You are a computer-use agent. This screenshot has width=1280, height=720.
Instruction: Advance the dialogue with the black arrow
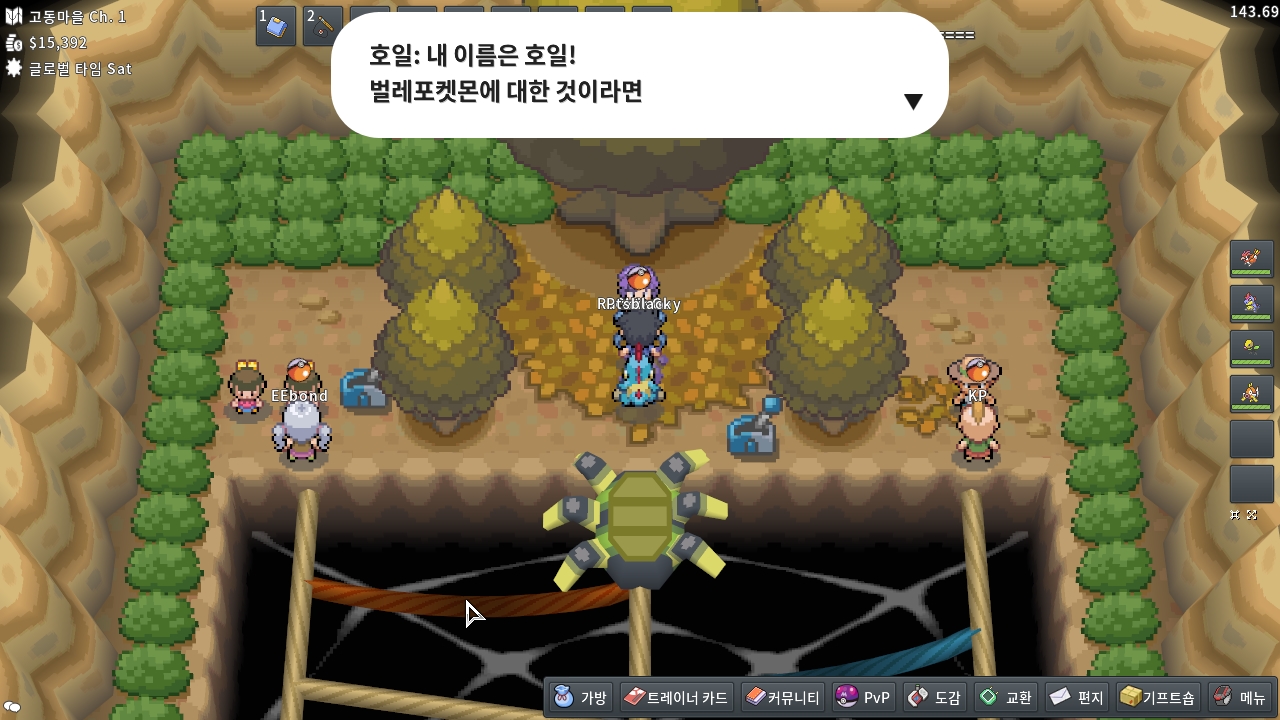tap(912, 101)
